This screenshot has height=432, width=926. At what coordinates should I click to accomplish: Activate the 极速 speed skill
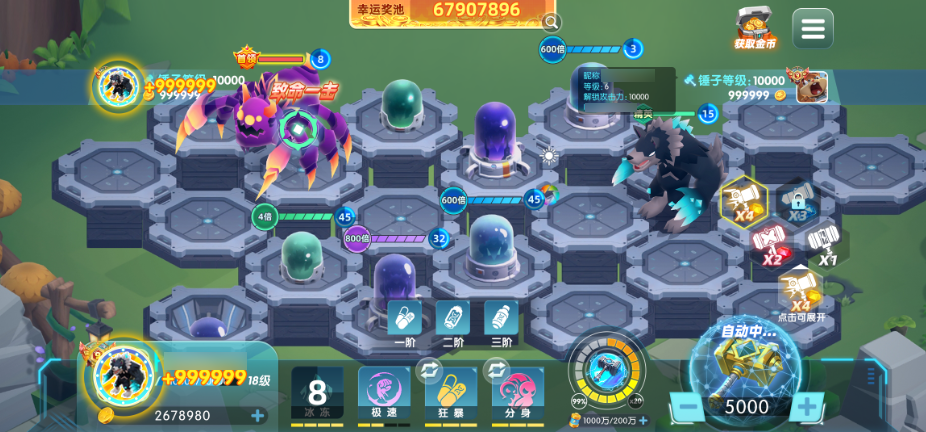point(384,394)
